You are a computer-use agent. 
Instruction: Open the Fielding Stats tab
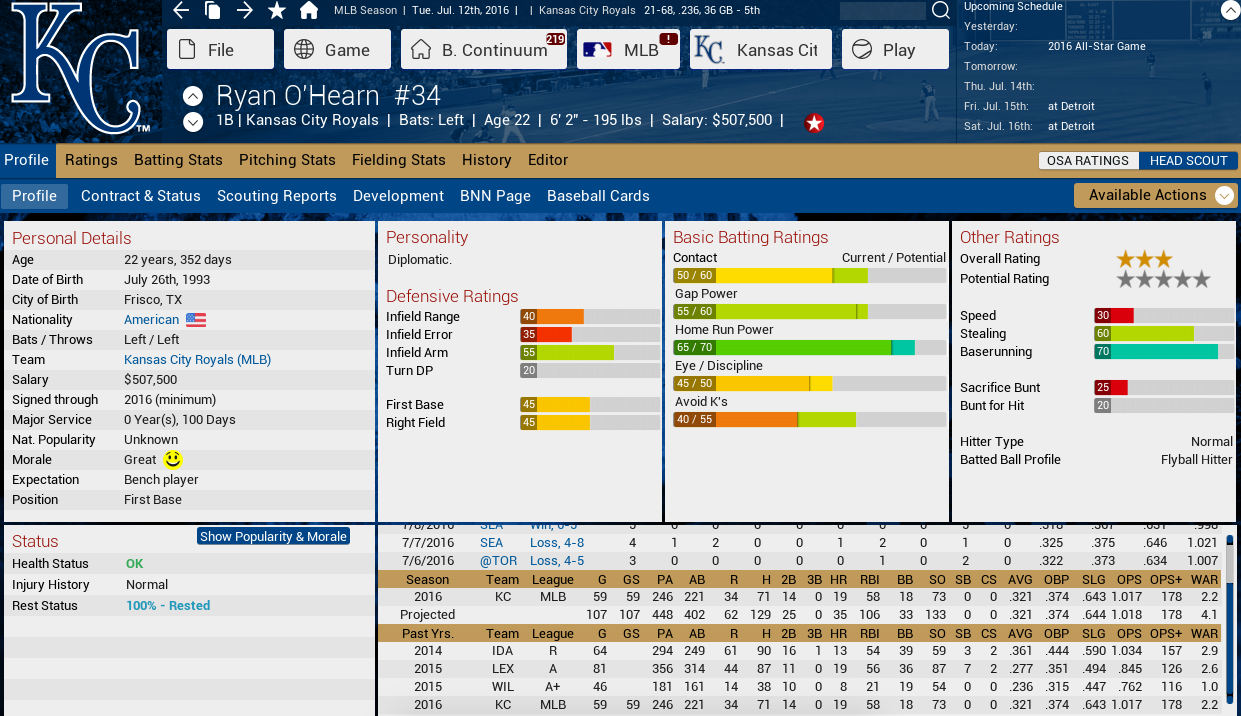pyautogui.click(x=398, y=160)
